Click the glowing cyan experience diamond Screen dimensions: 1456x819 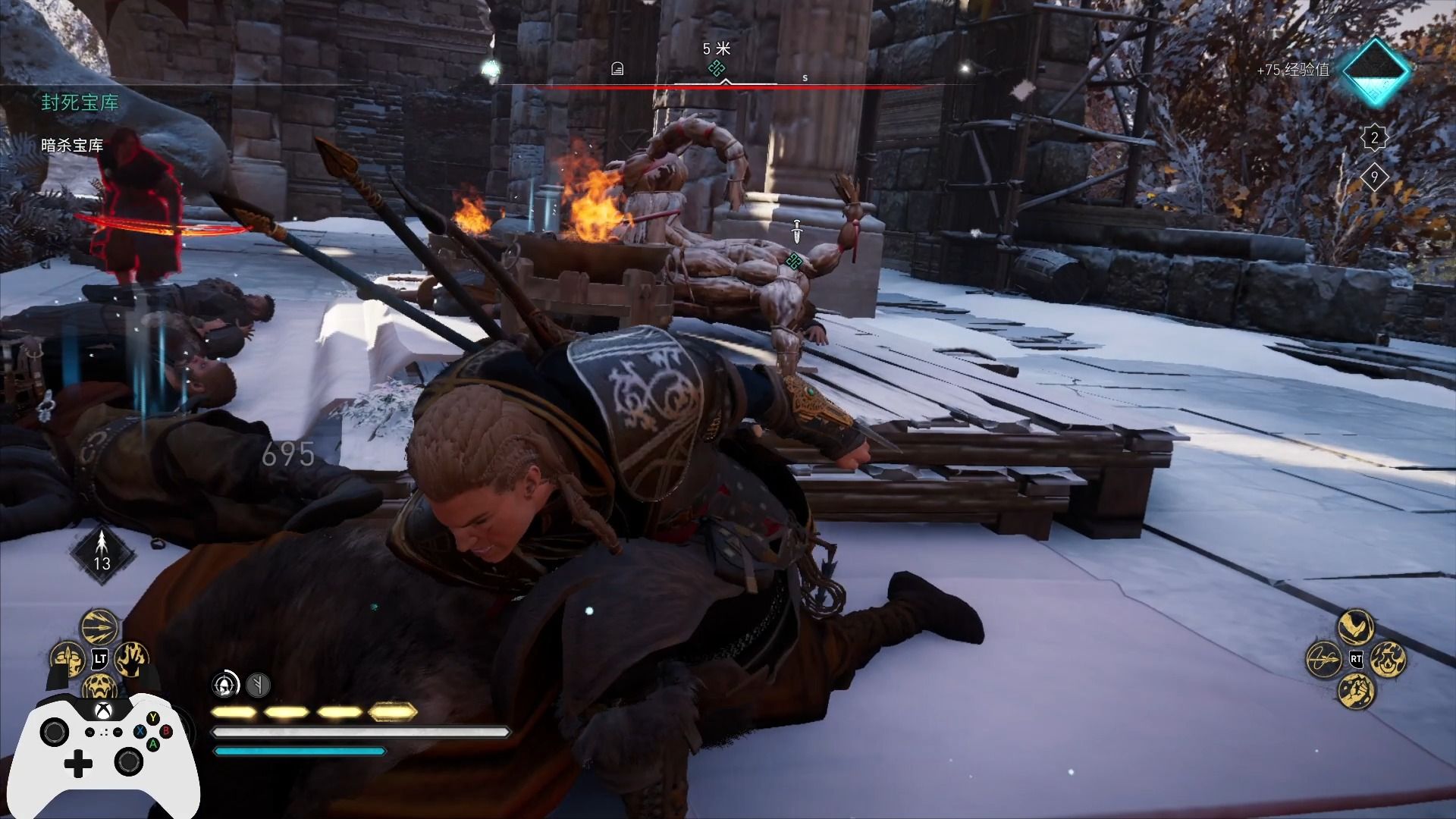(x=1376, y=71)
